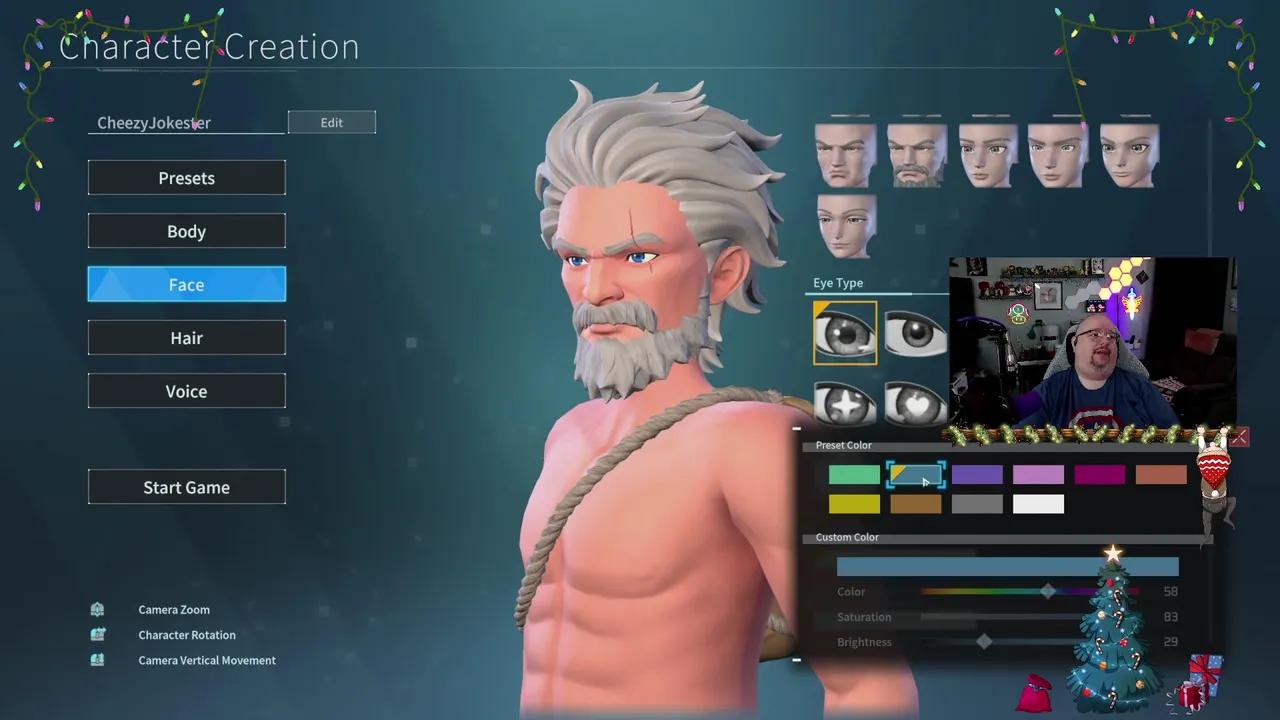Click the currently highlighted round eye type
The height and width of the screenshot is (720, 1280).
[x=845, y=333]
